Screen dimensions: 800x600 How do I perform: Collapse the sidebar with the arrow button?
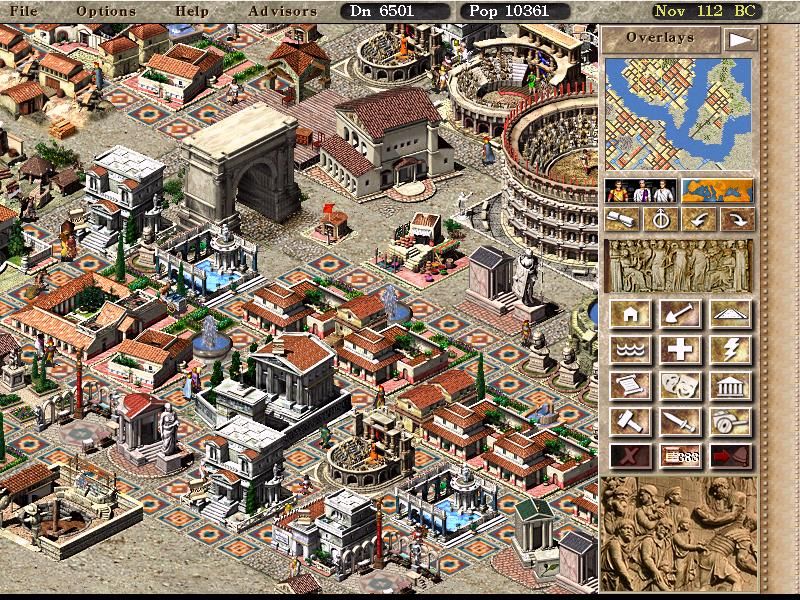tap(740, 39)
